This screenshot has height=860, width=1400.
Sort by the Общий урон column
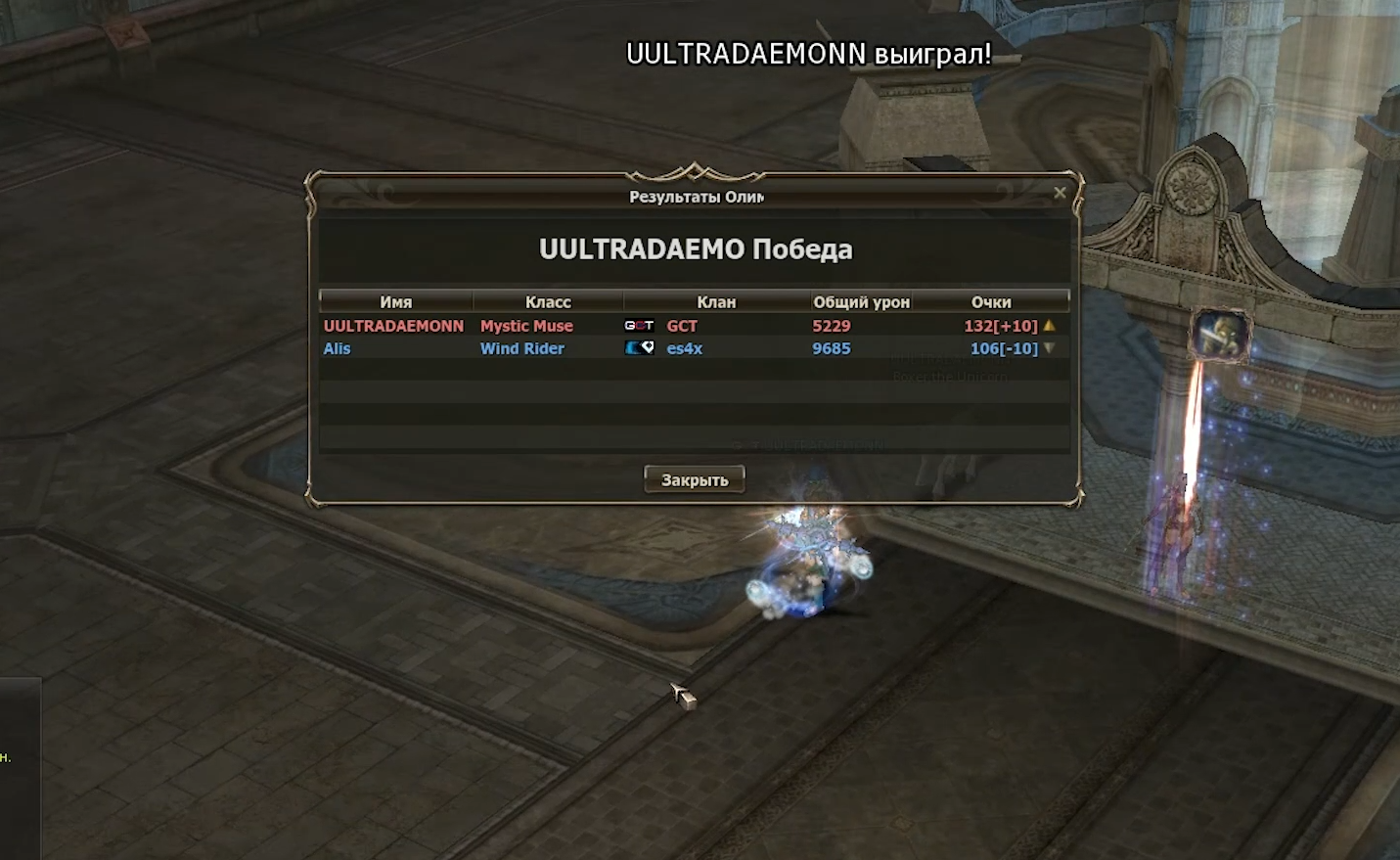(x=863, y=301)
